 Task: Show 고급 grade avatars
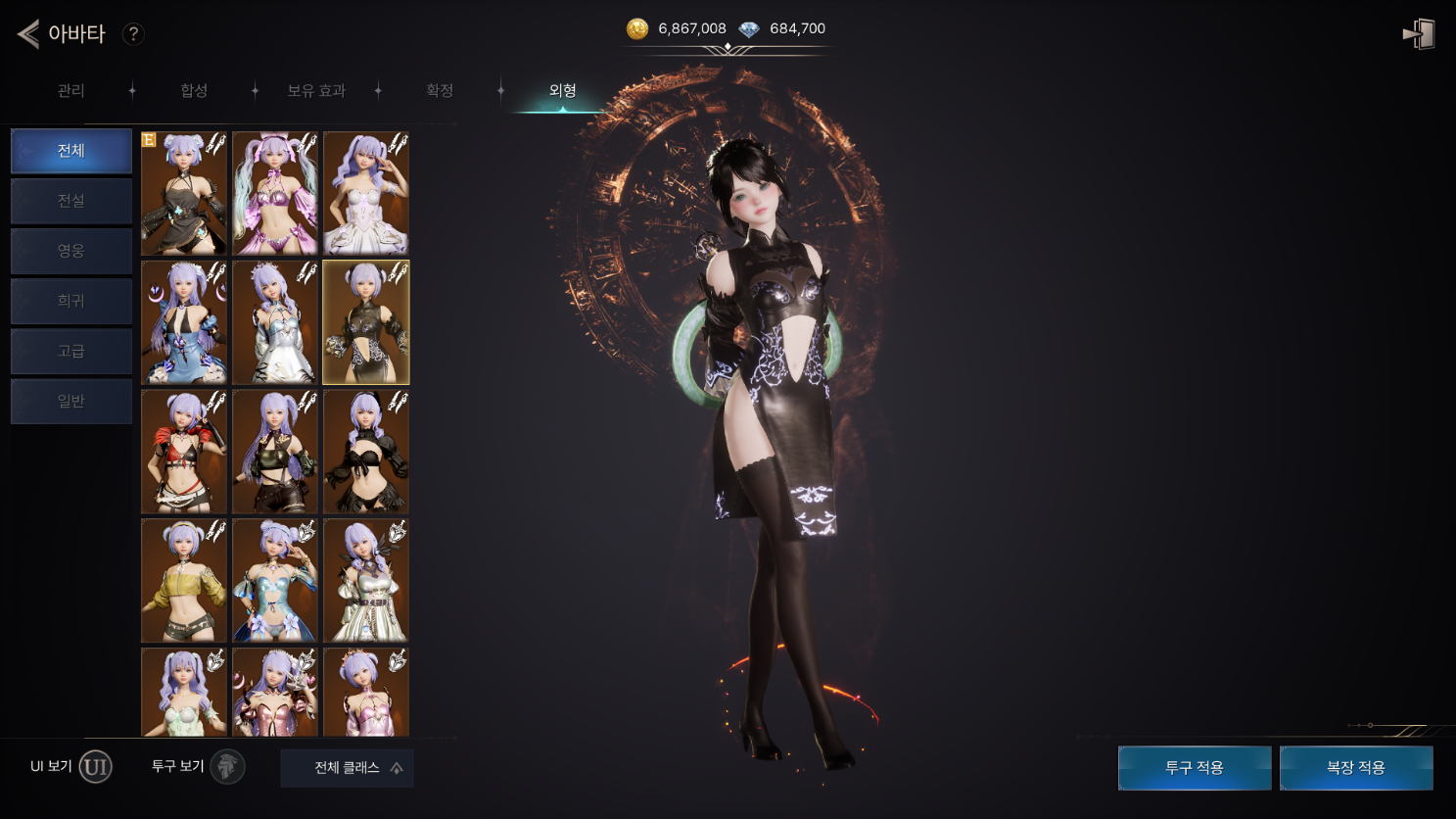pos(71,351)
